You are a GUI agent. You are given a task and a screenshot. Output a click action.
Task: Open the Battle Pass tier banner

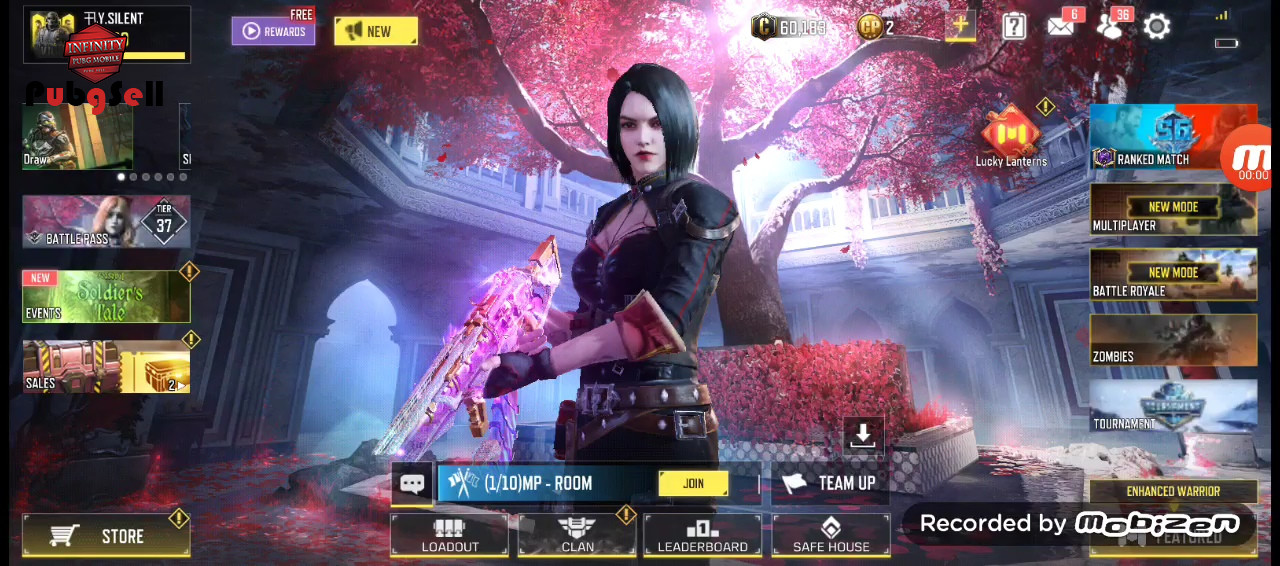(x=106, y=221)
